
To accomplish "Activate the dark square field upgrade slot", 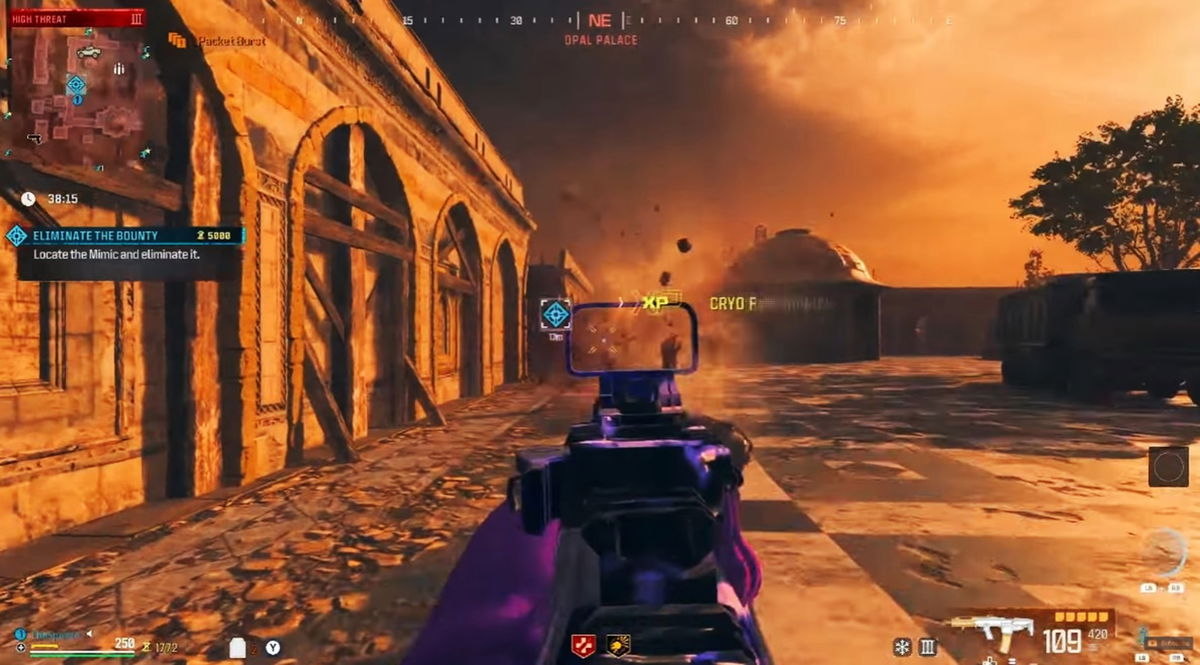I will point(1168,466).
